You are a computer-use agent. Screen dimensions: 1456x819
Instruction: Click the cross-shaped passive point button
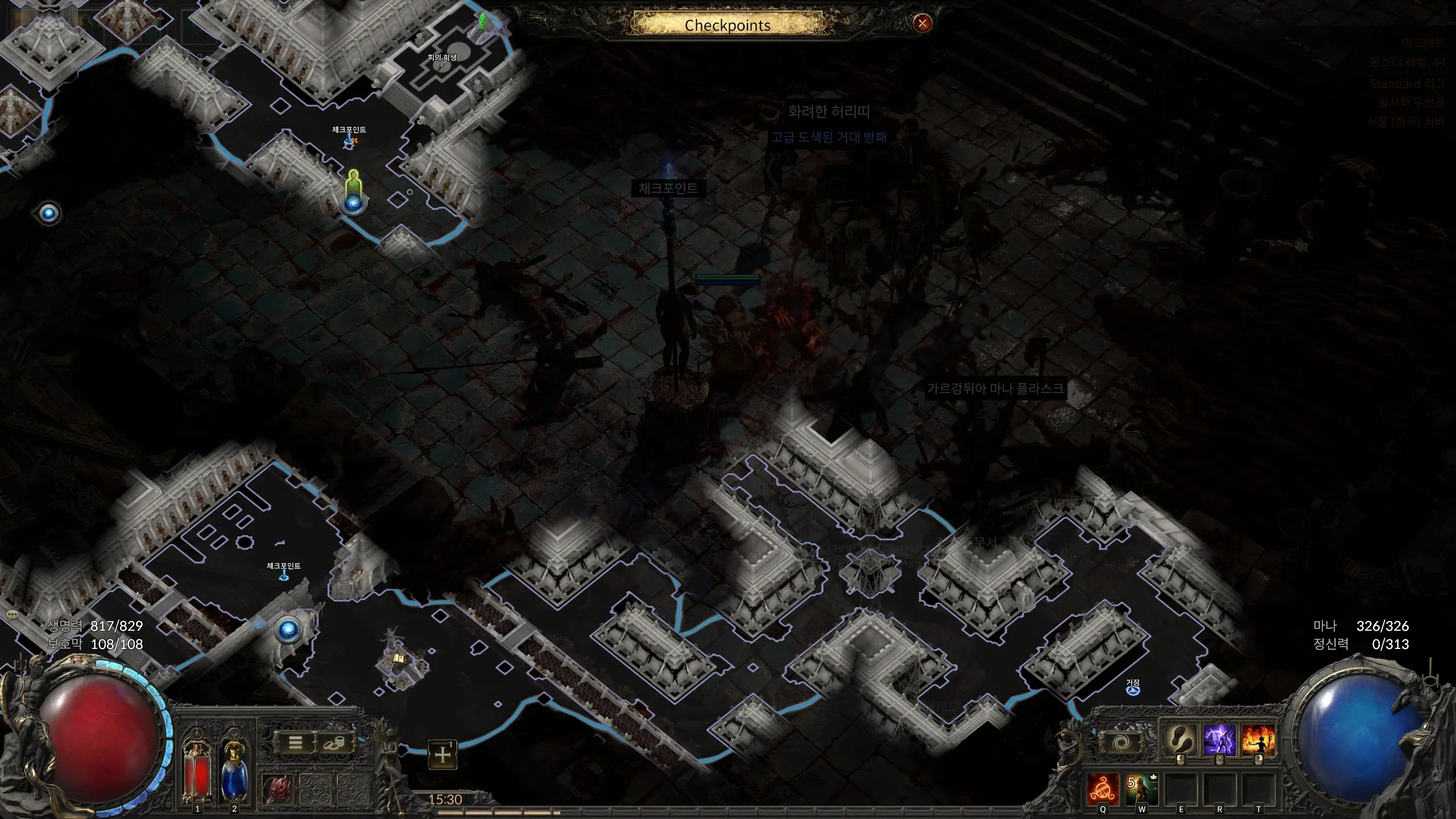click(442, 755)
